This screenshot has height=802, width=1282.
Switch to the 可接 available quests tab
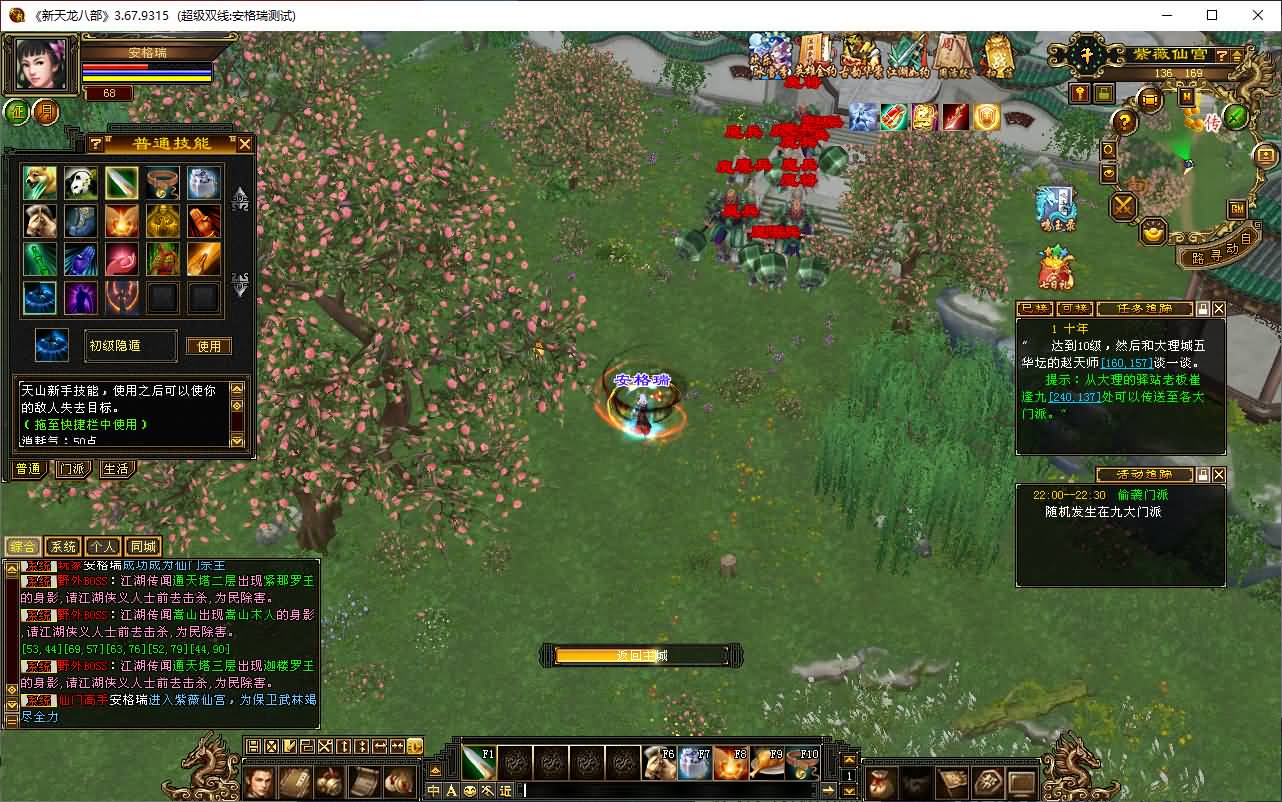point(1074,309)
